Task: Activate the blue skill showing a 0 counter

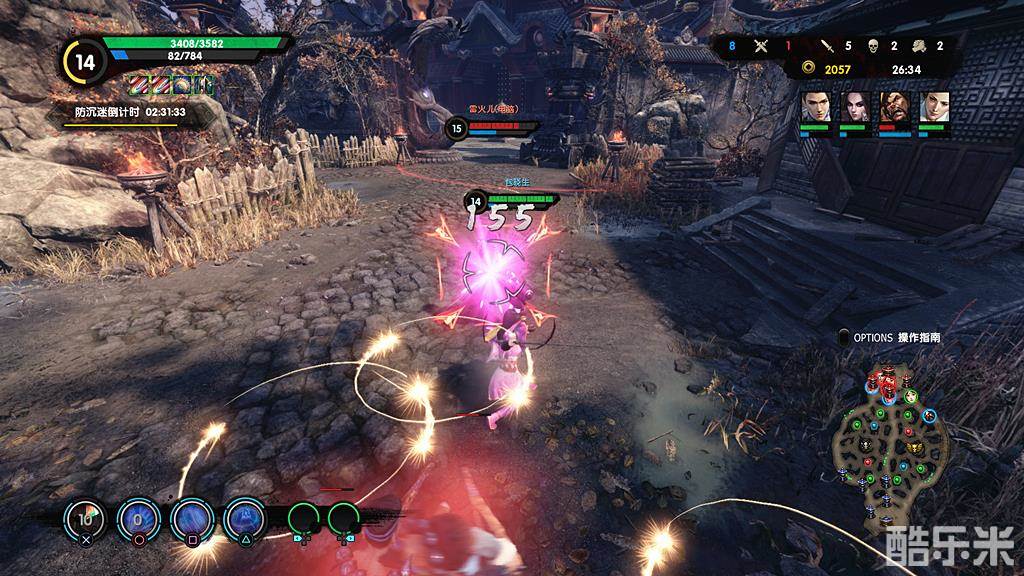Action: coord(138,517)
